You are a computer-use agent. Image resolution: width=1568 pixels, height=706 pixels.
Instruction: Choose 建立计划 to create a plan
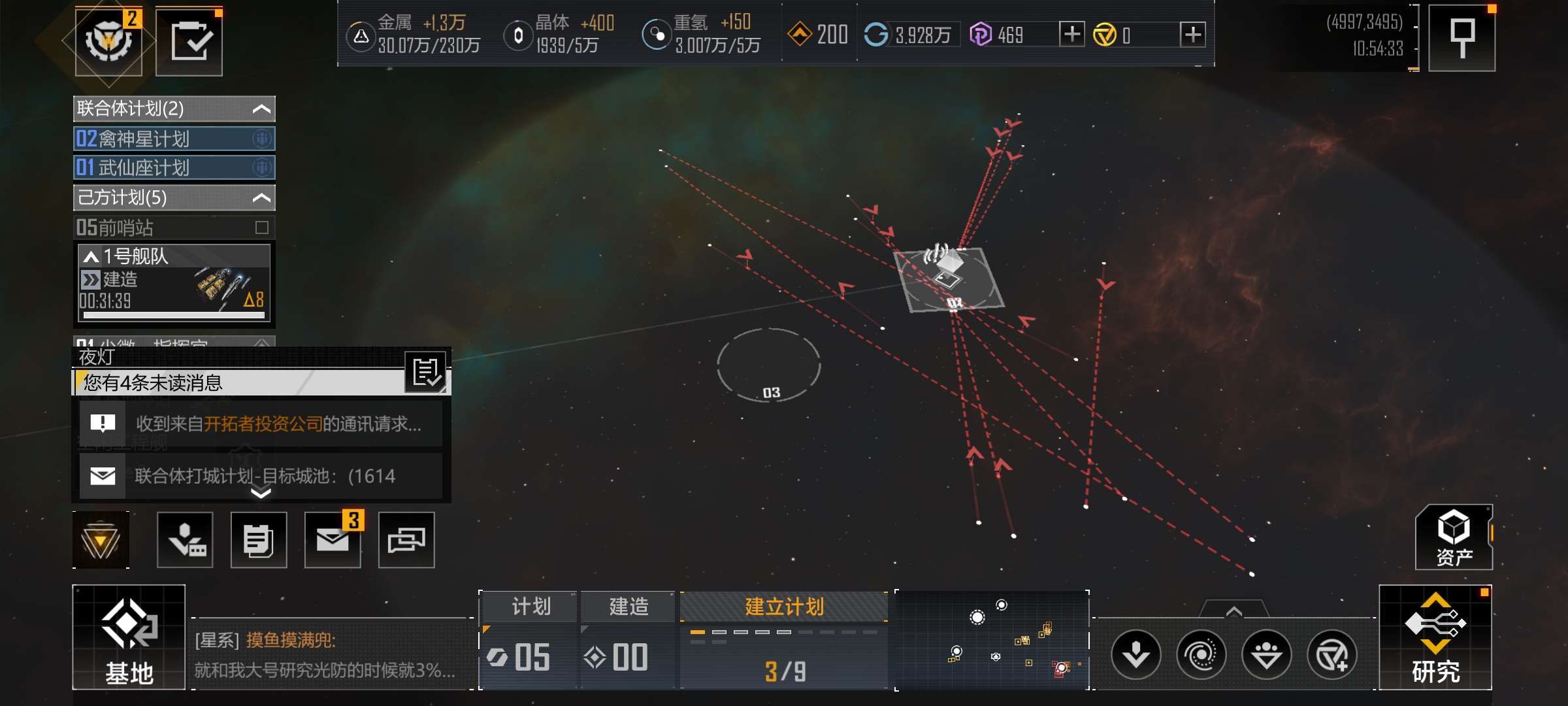click(x=784, y=607)
